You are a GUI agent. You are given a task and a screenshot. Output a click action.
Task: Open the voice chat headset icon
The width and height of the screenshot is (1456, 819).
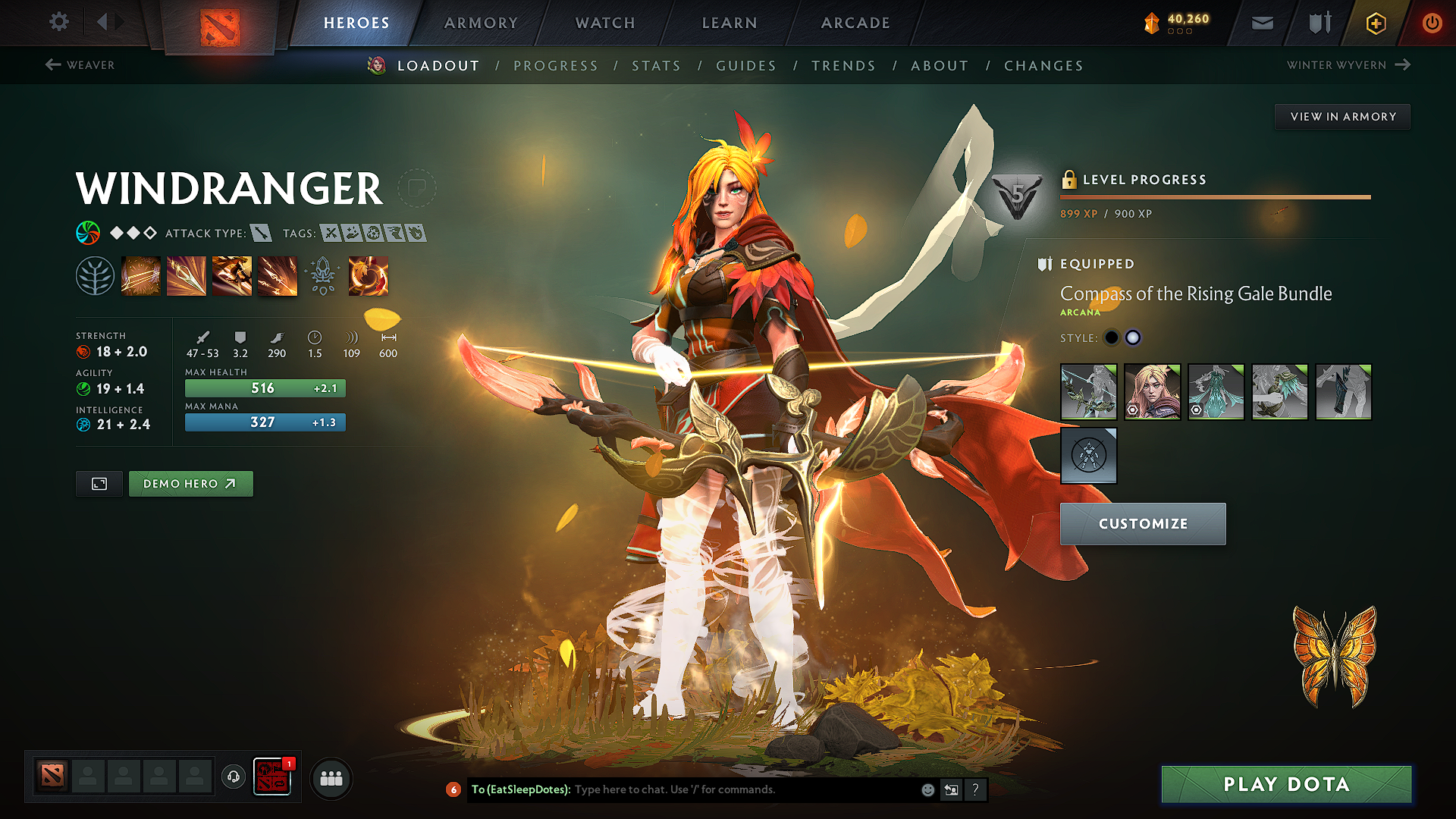[x=233, y=777]
